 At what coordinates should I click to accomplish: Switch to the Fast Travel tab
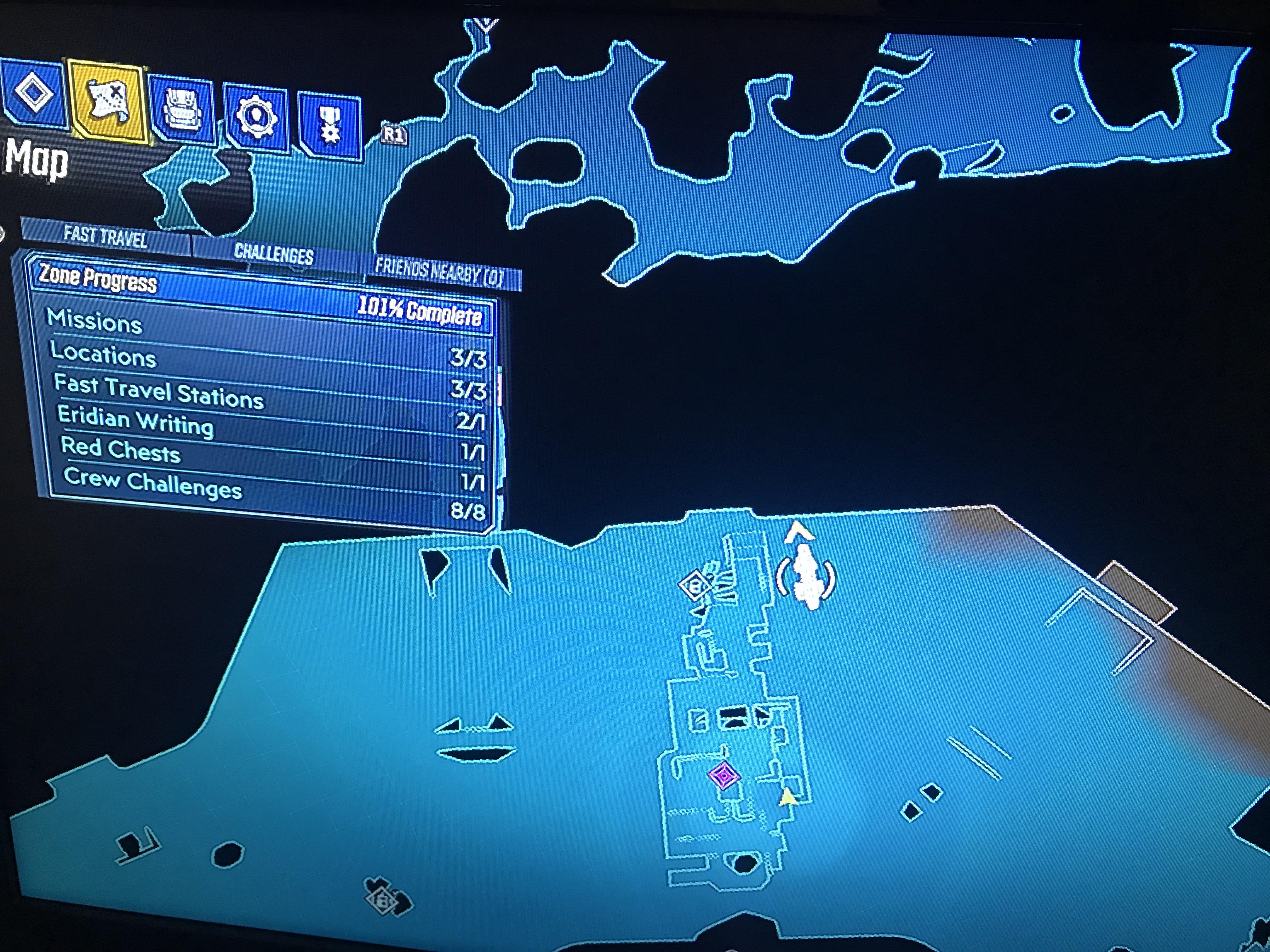(106, 238)
